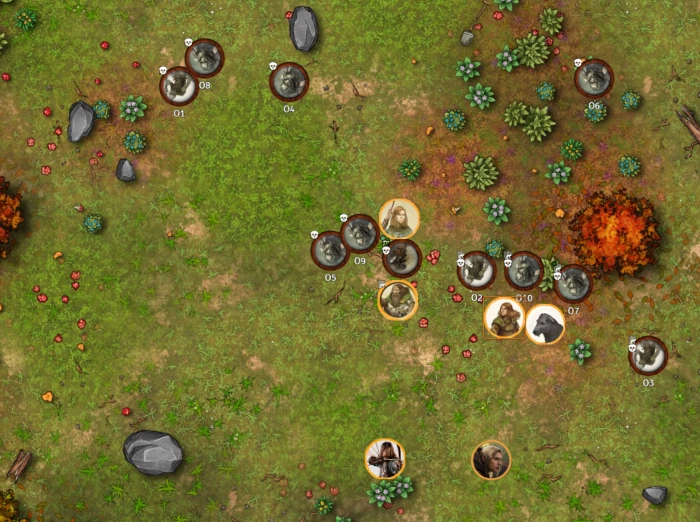Select the enemy token labeled 06
The image size is (700, 522).
tap(594, 78)
